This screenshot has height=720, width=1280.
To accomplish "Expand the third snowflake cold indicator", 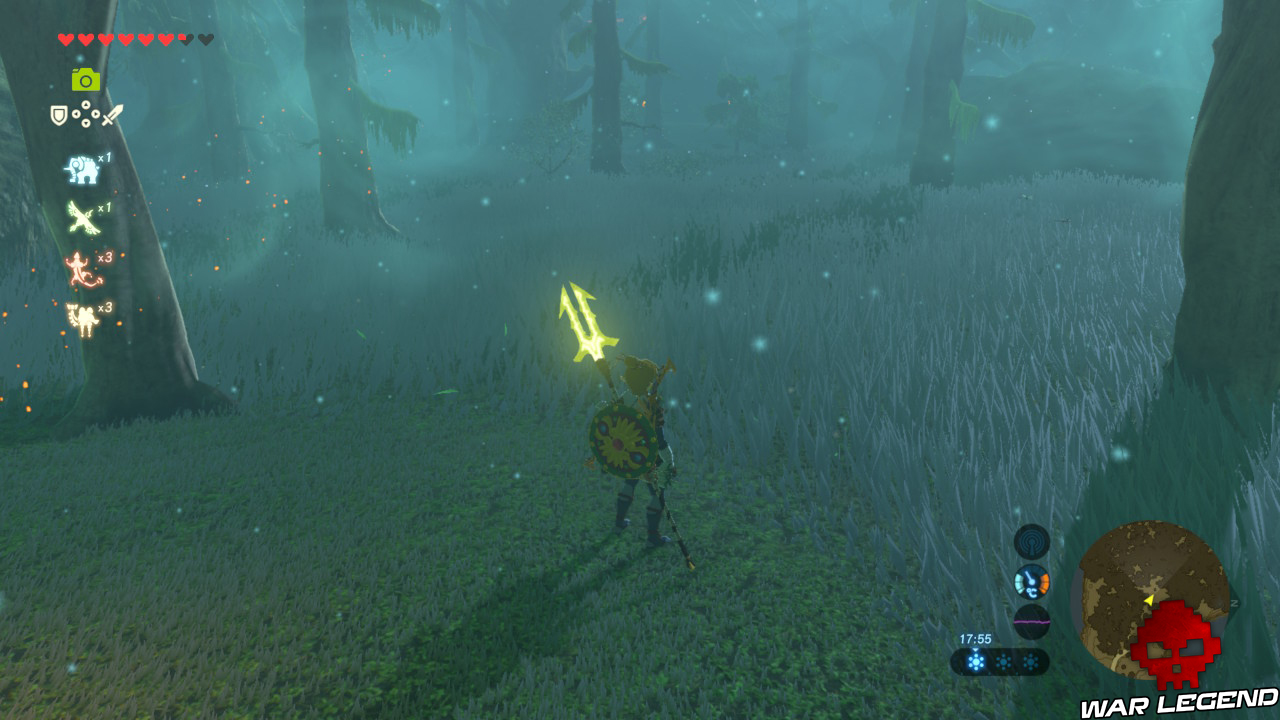I will coord(1031,662).
